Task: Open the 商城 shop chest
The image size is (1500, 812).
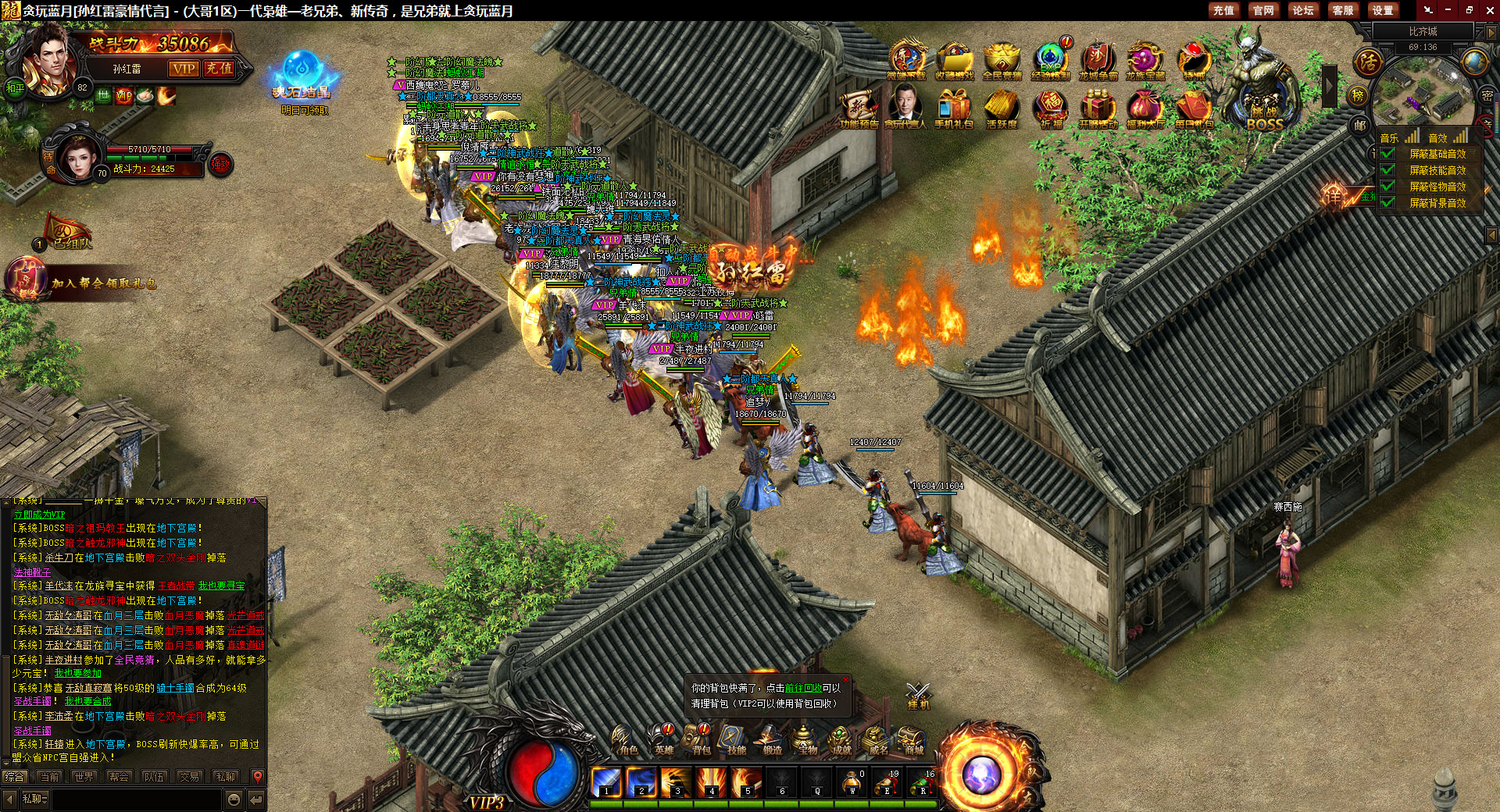Action: point(912,739)
